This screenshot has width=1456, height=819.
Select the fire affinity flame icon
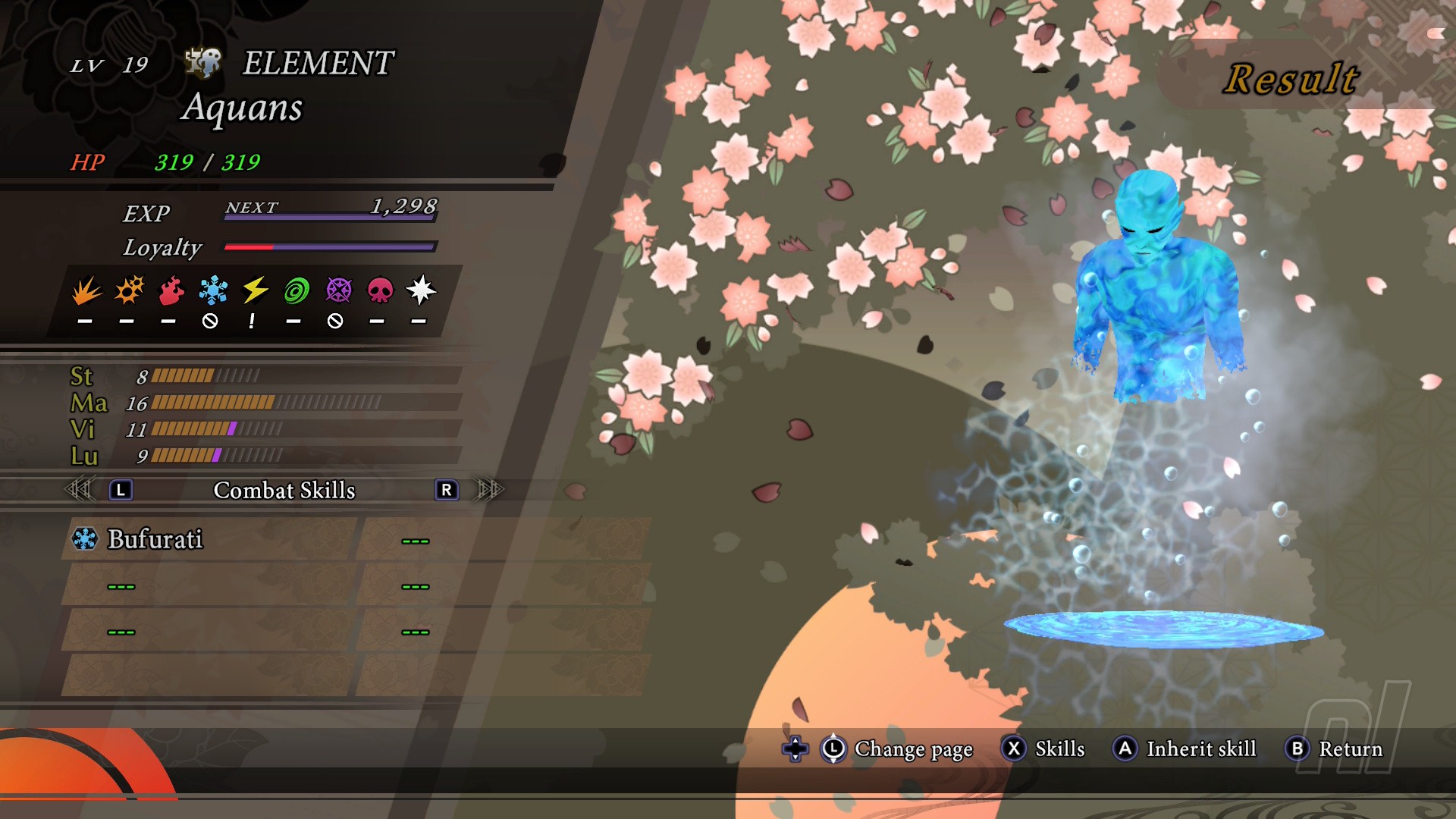point(171,290)
